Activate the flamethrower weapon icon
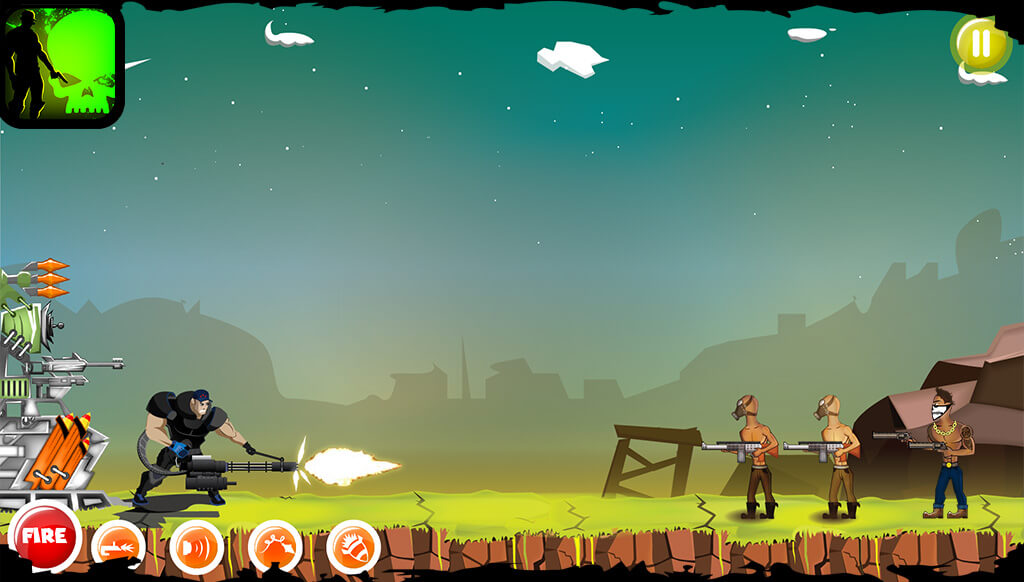The height and width of the screenshot is (582, 1024). pos(118,546)
